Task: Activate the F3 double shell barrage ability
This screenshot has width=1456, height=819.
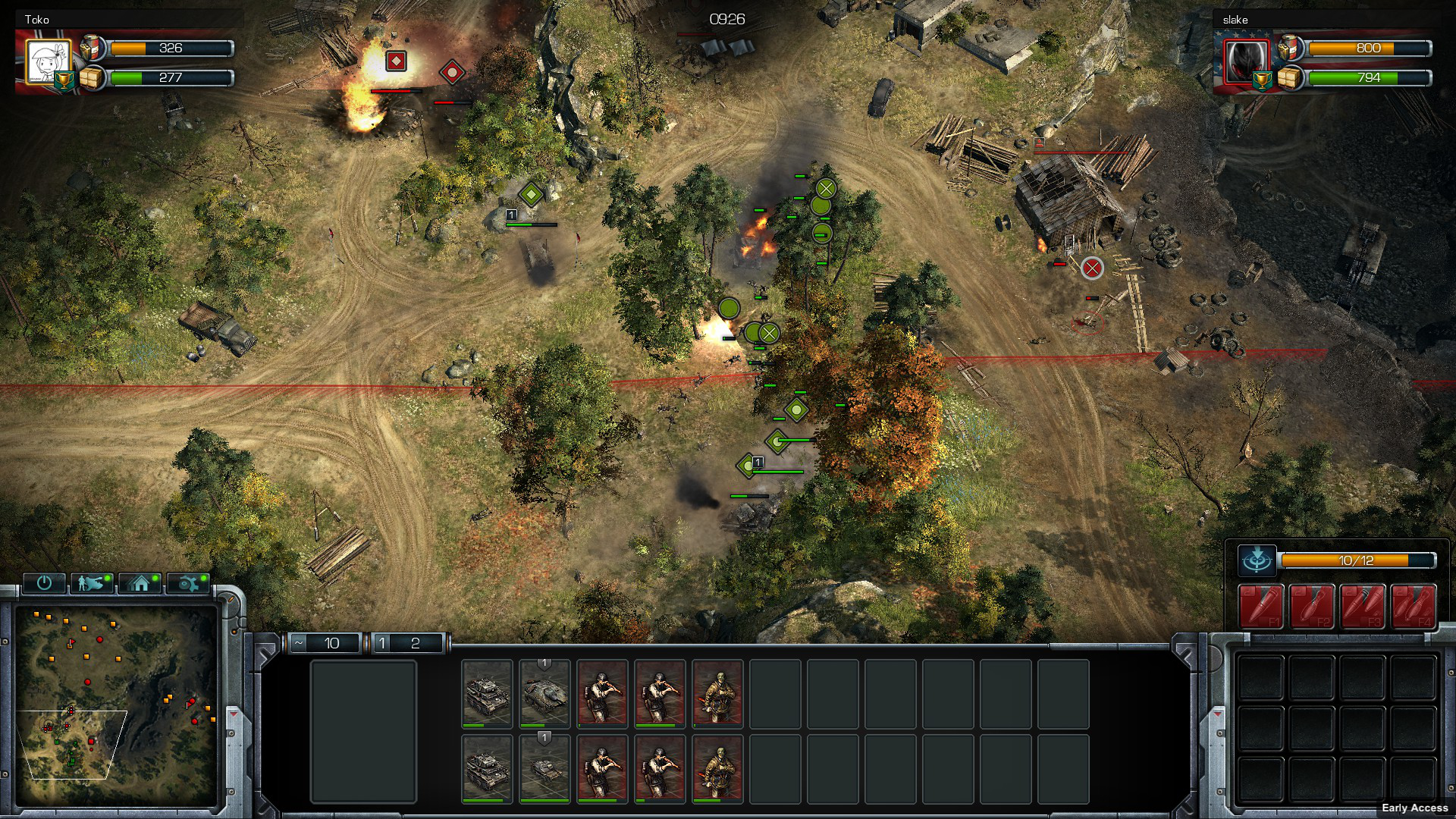Action: (1362, 606)
